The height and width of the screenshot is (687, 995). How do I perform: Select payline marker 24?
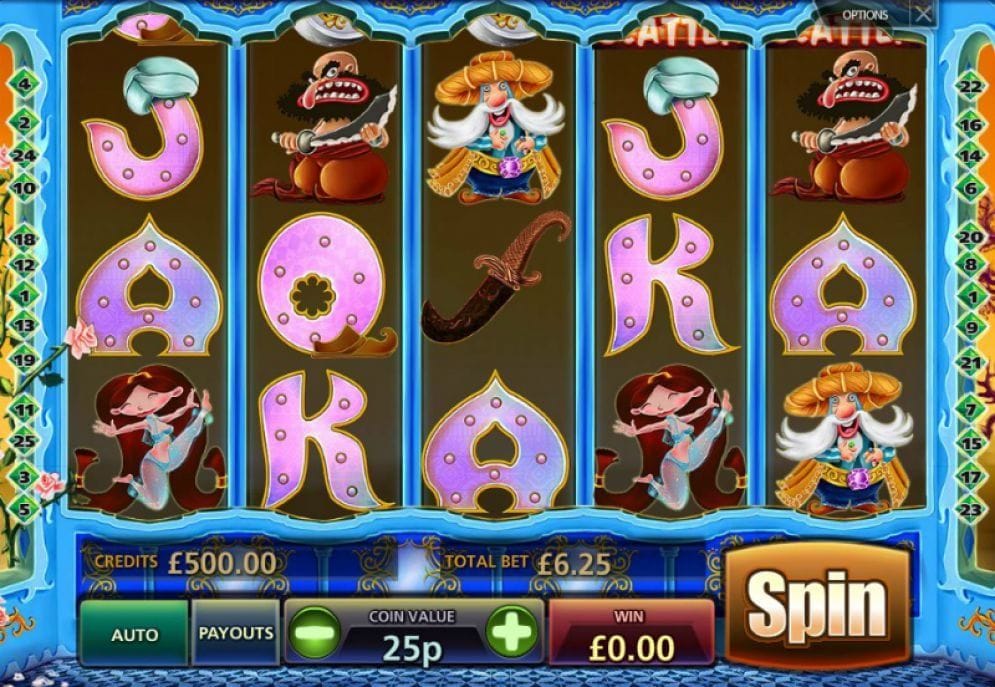[26, 156]
